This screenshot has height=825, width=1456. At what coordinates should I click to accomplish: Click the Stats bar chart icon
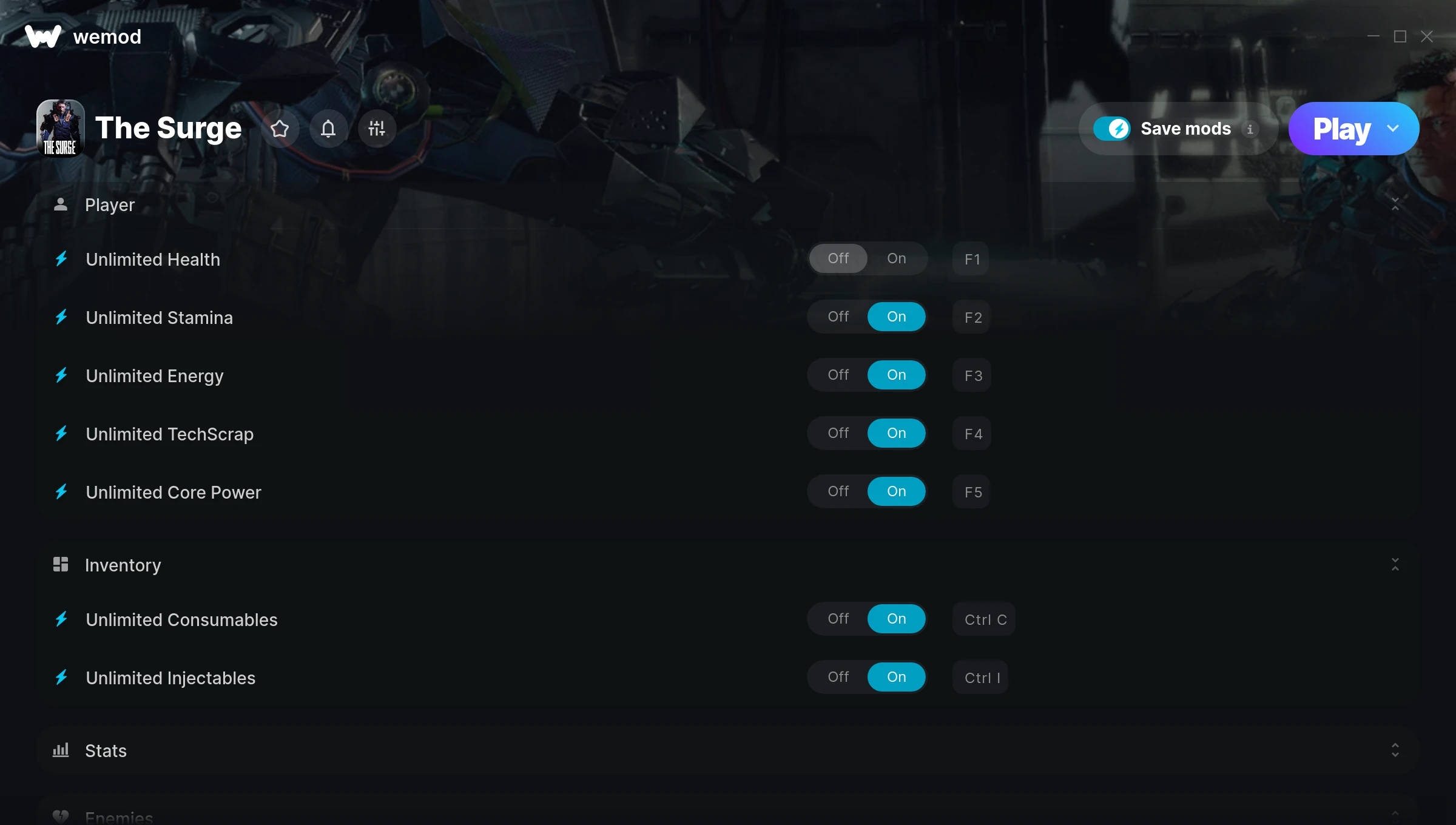[61, 750]
